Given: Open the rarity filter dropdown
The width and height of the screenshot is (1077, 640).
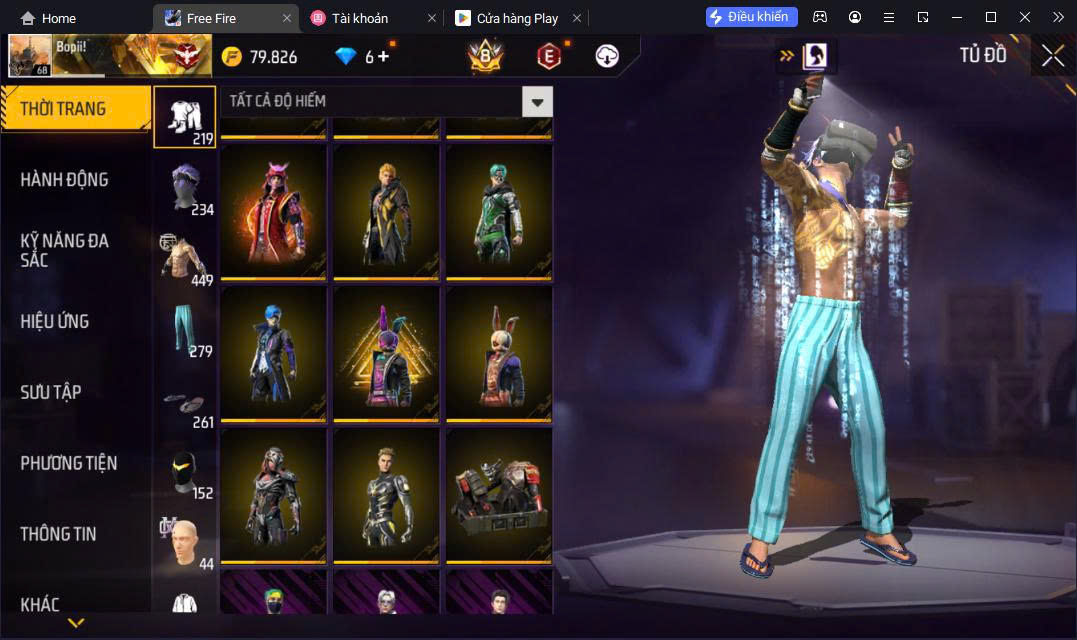Looking at the screenshot, I should click(x=538, y=101).
